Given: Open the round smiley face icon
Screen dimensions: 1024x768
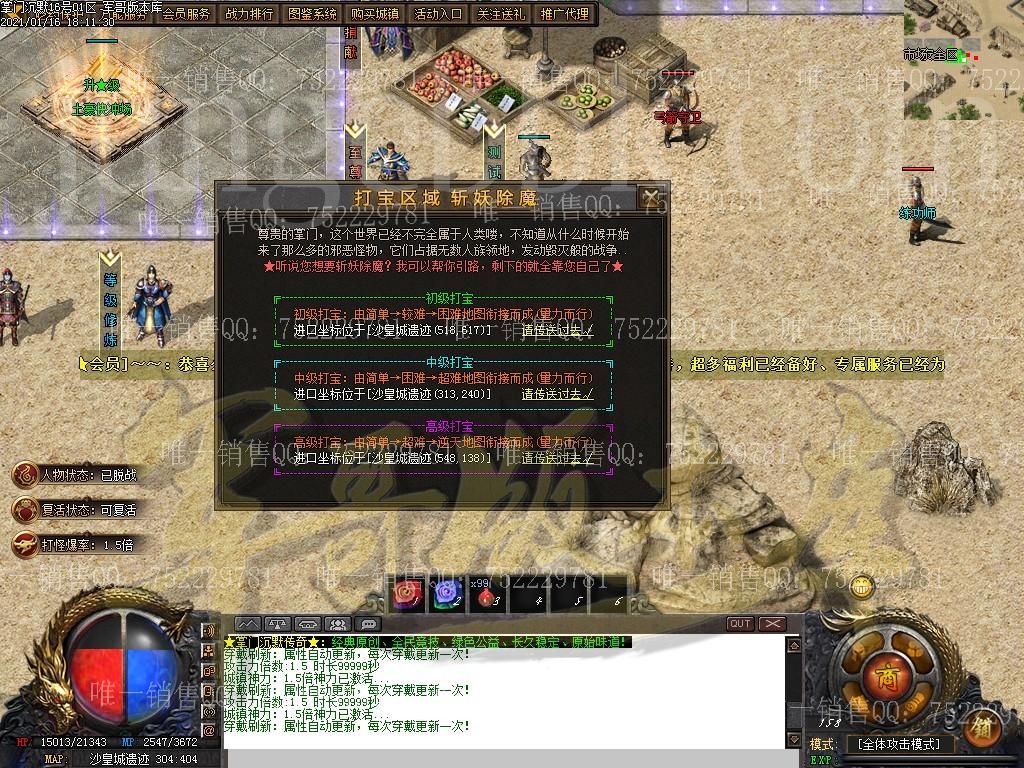Looking at the screenshot, I should tap(863, 588).
